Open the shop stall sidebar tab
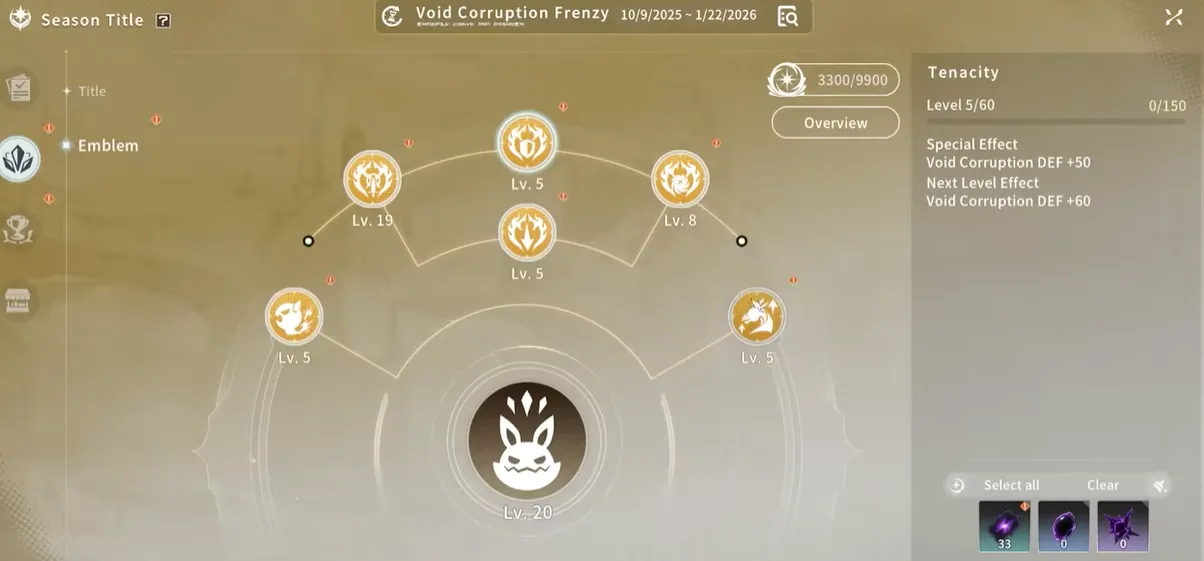 [x=19, y=302]
